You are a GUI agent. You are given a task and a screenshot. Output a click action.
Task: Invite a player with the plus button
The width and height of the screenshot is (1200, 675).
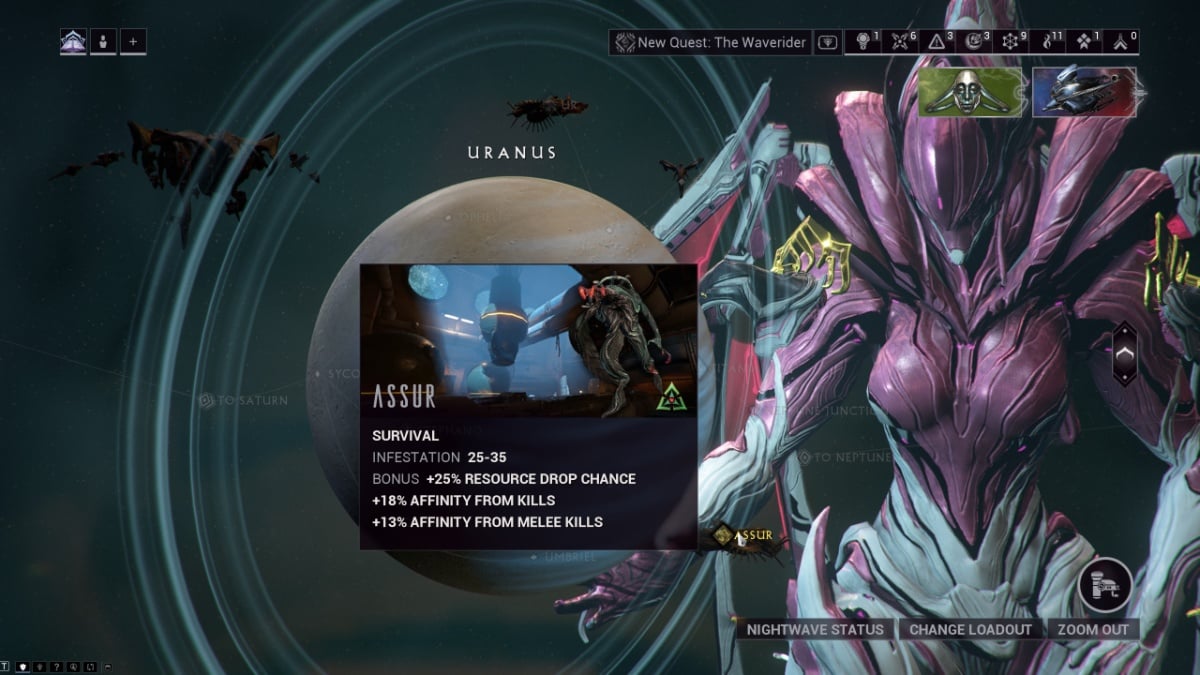point(133,42)
